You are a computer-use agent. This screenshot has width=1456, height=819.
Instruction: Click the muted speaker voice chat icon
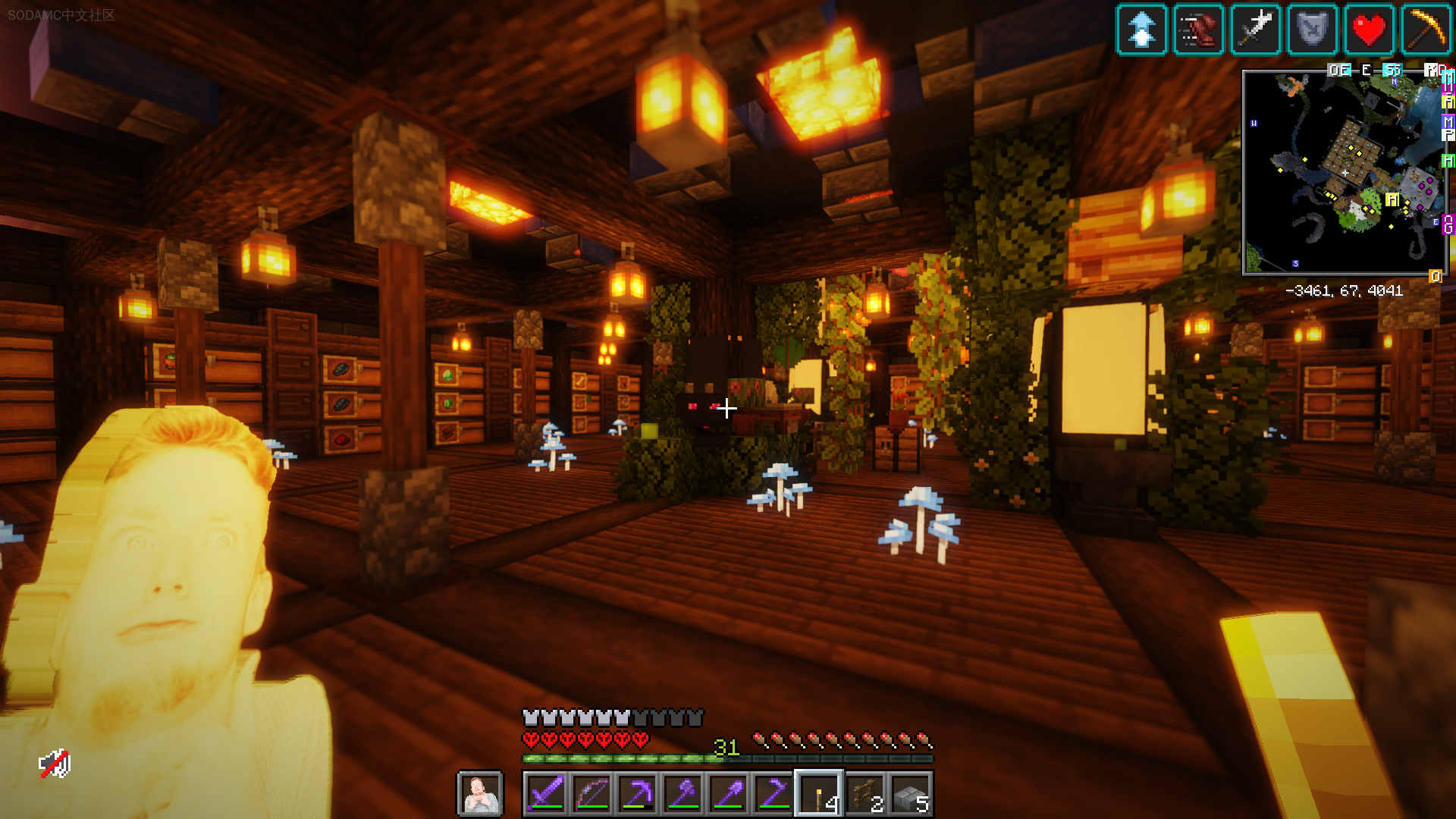pyautogui.click(x=55, y=764)
